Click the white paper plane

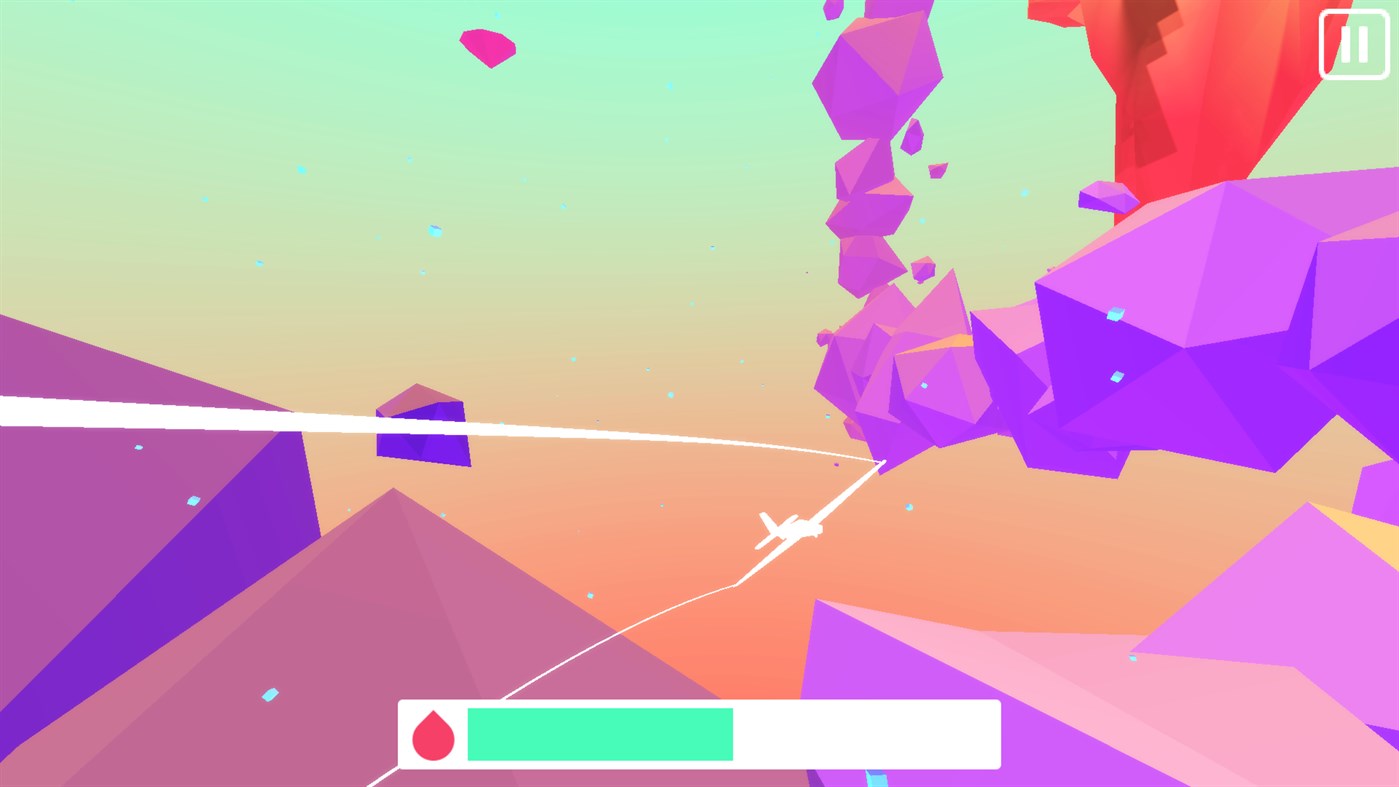(x=790, y=528)
